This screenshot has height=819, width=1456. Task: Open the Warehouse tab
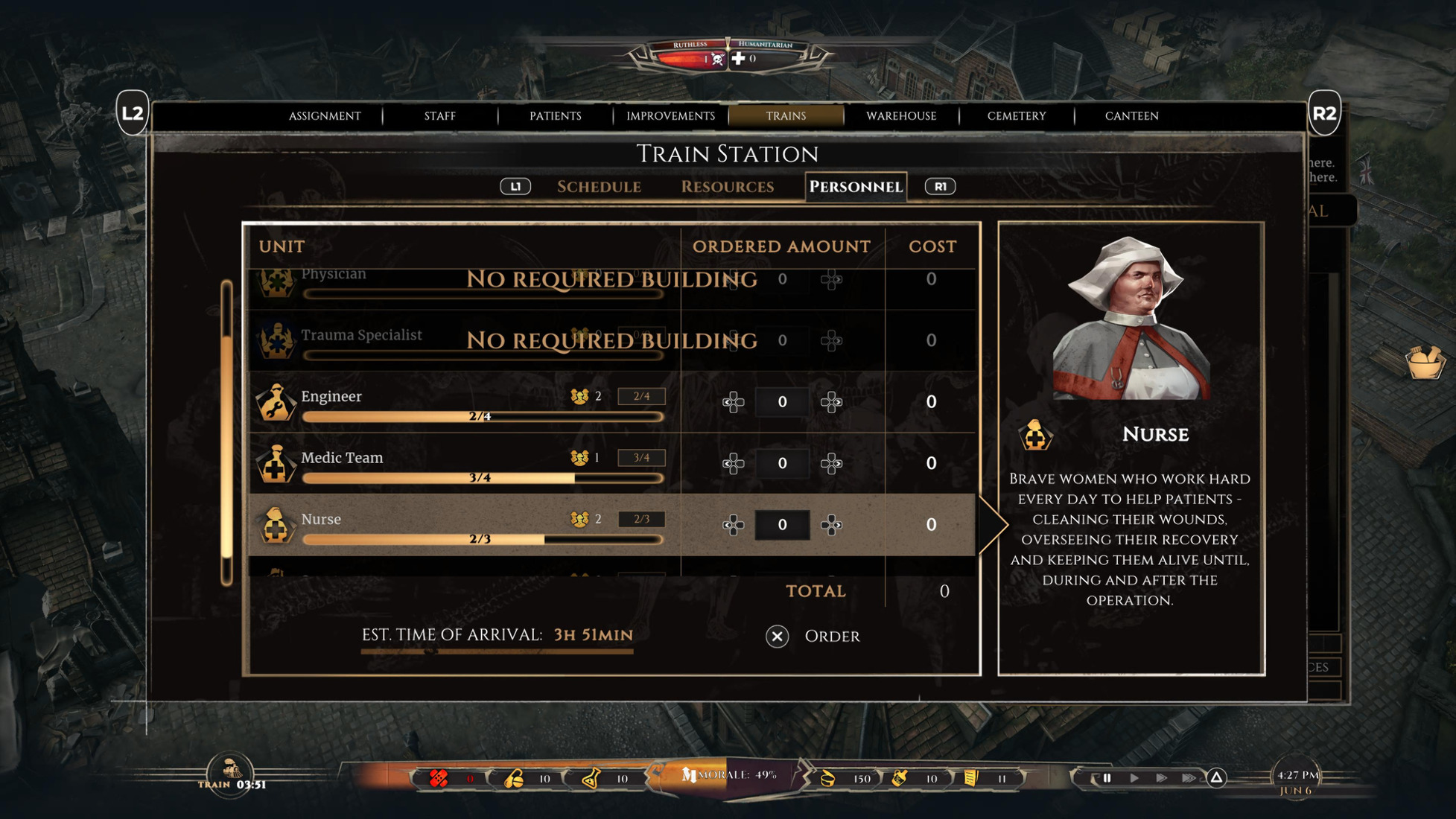coord(901,115)
